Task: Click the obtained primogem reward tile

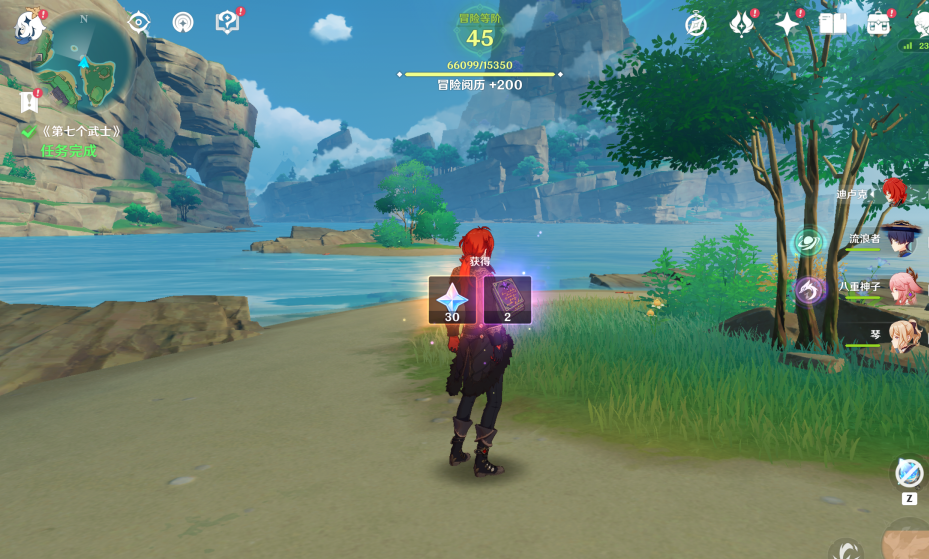Action: 452,300
